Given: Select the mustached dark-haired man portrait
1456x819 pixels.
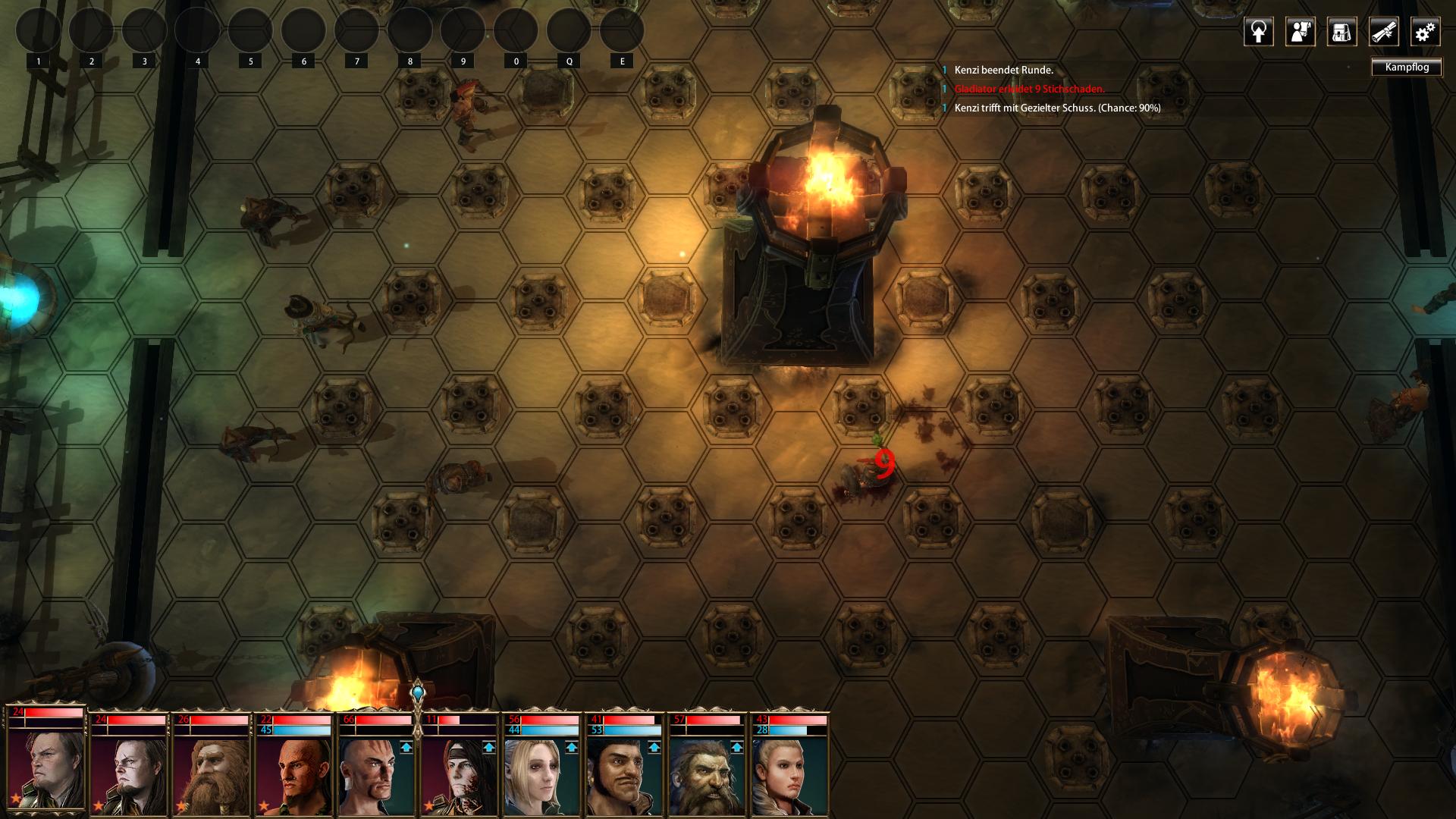Looking at the screenshot, I should click(x=622, y=775).
